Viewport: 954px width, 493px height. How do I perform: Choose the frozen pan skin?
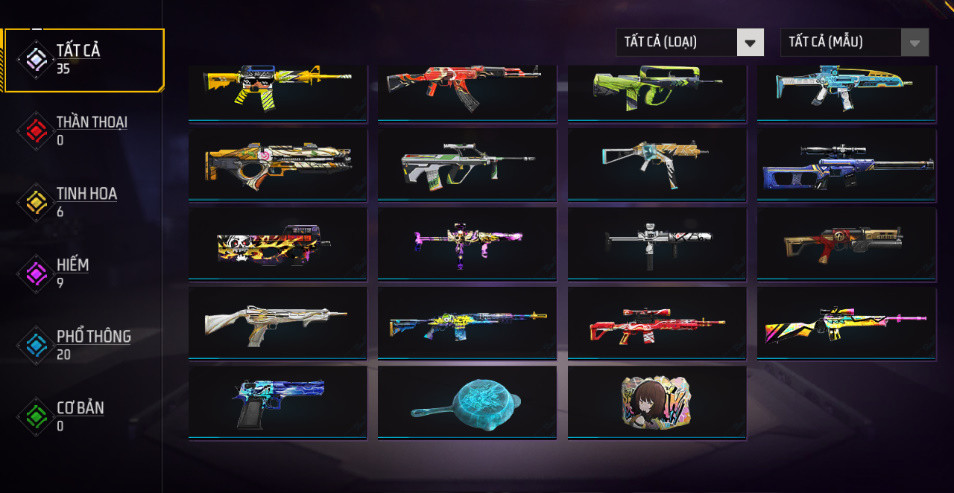coord(467,402)
